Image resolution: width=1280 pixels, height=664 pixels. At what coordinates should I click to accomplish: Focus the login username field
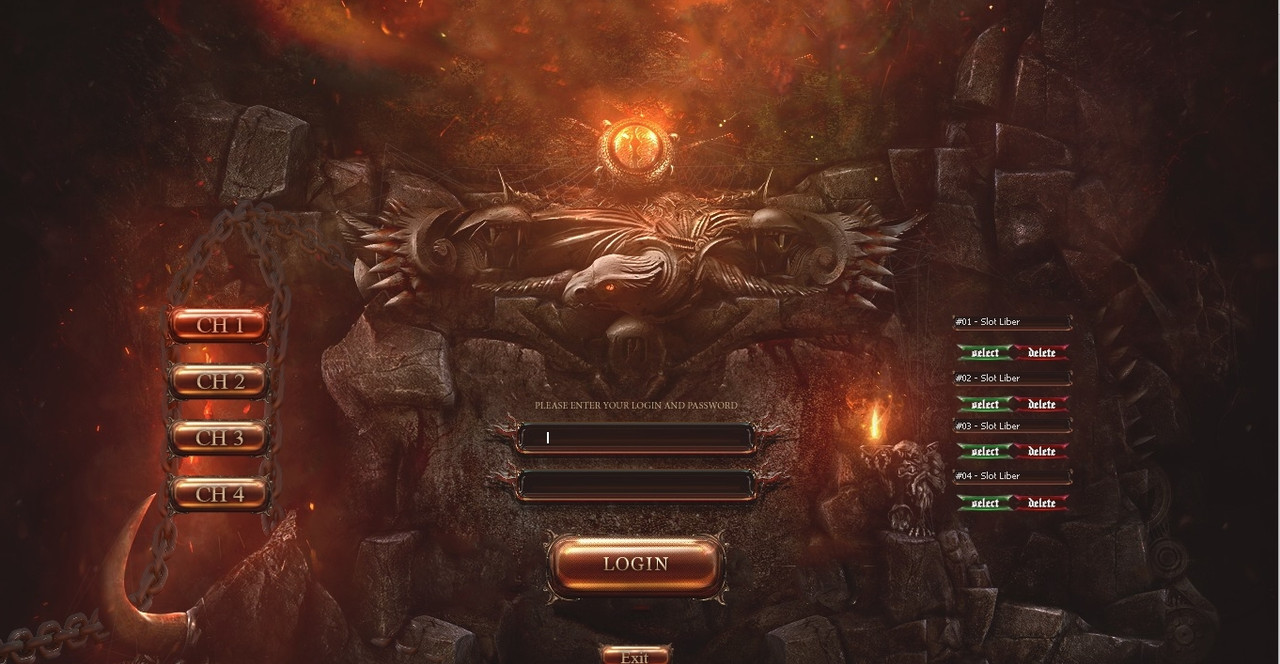[x=636, y=438]
